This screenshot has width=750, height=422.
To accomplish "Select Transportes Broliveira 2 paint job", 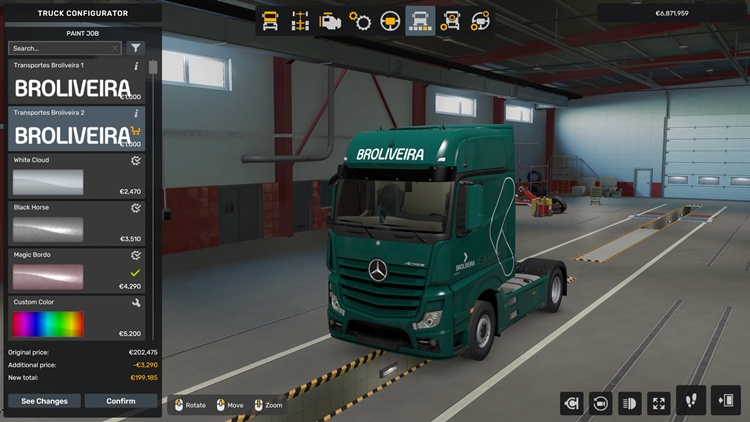I will pyautogui.click(x=75, y=130).
